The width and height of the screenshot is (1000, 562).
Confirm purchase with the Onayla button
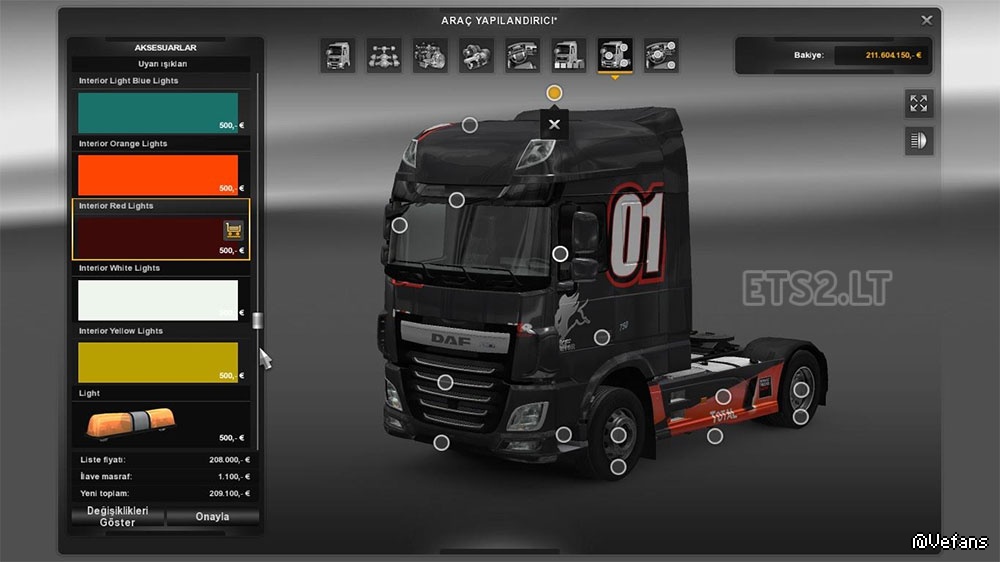click(x=212, y=517)
